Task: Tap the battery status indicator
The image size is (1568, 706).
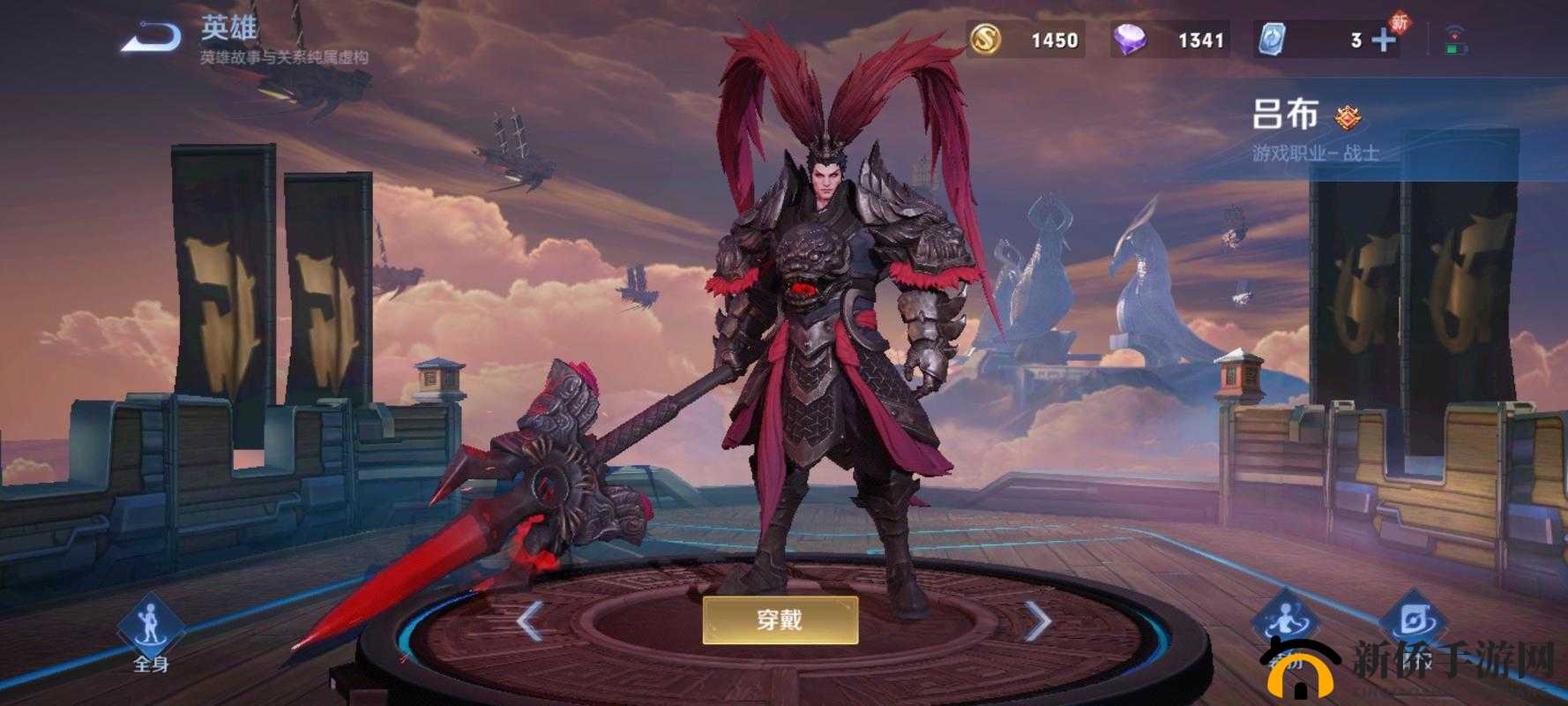Action: (x=1455, y=49)
